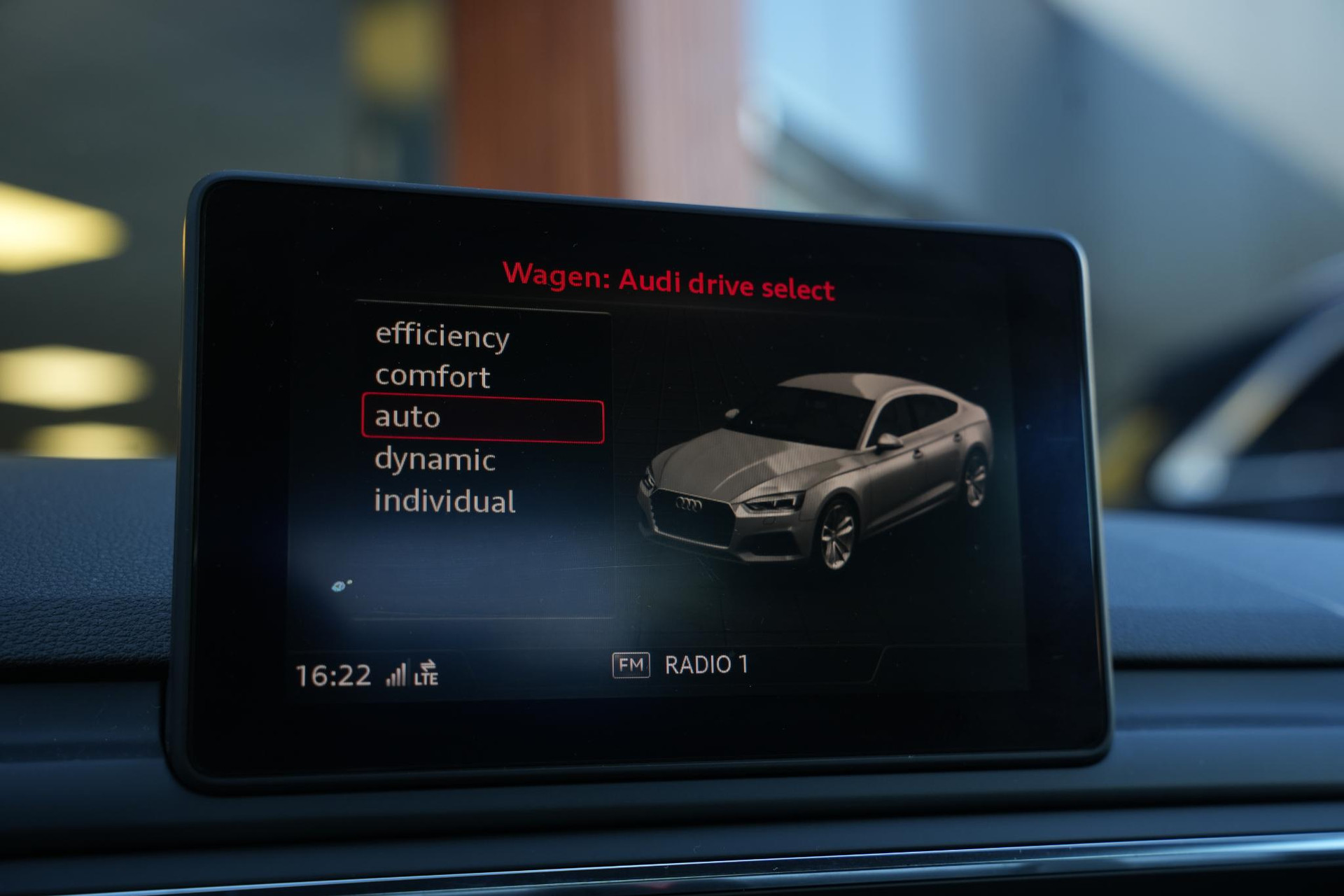
Task: Click the auto mode selection box
Action: tap(483, 418)
